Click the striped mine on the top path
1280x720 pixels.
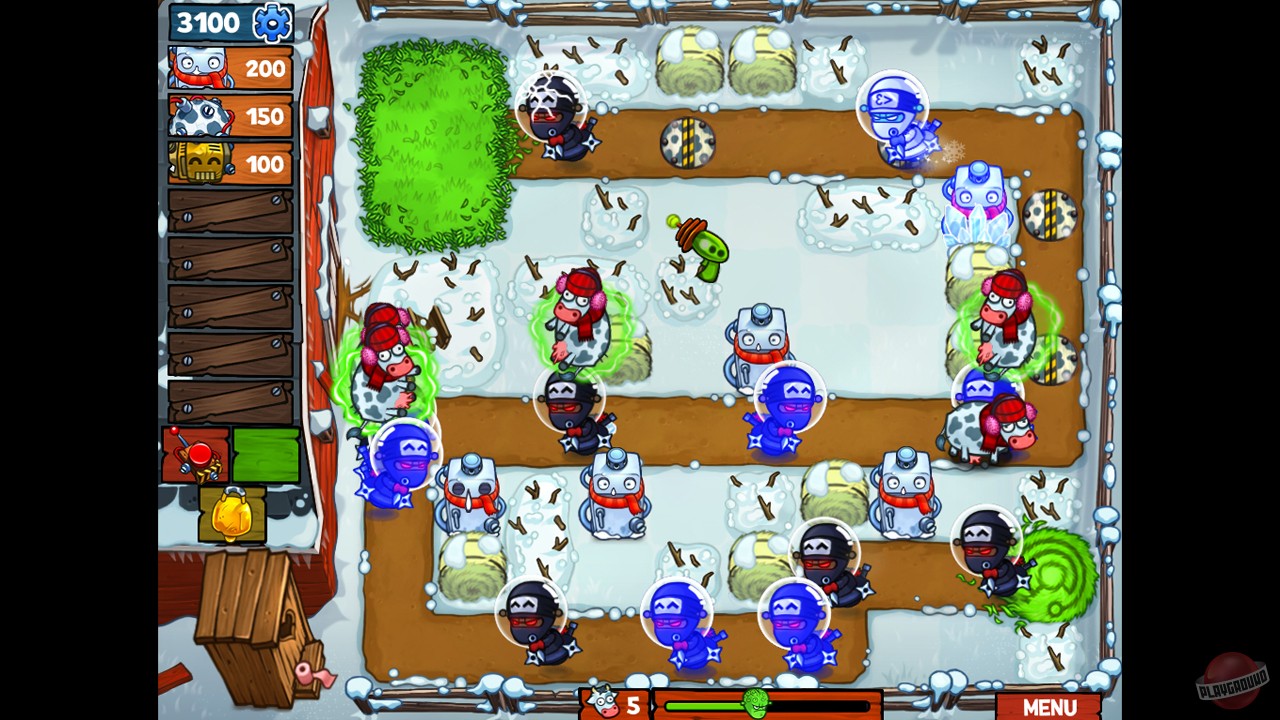(x=687, y=142)
